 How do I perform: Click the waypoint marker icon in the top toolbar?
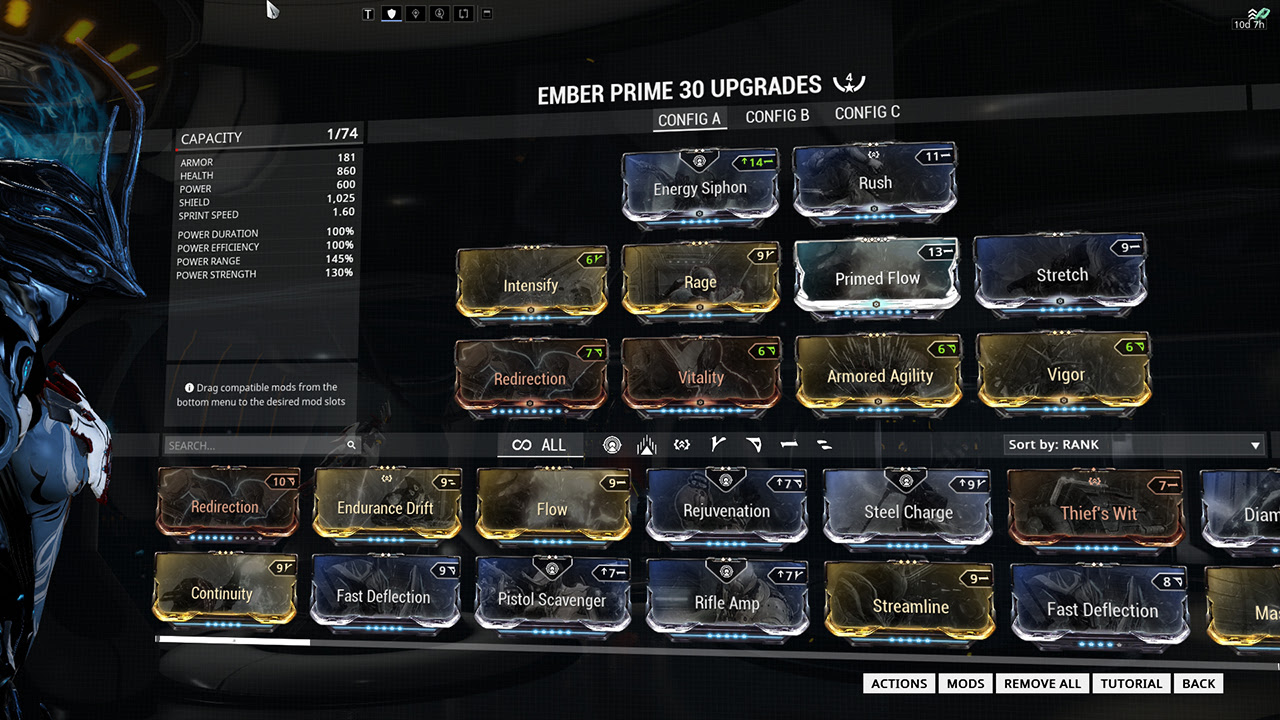tap(414, 13)
